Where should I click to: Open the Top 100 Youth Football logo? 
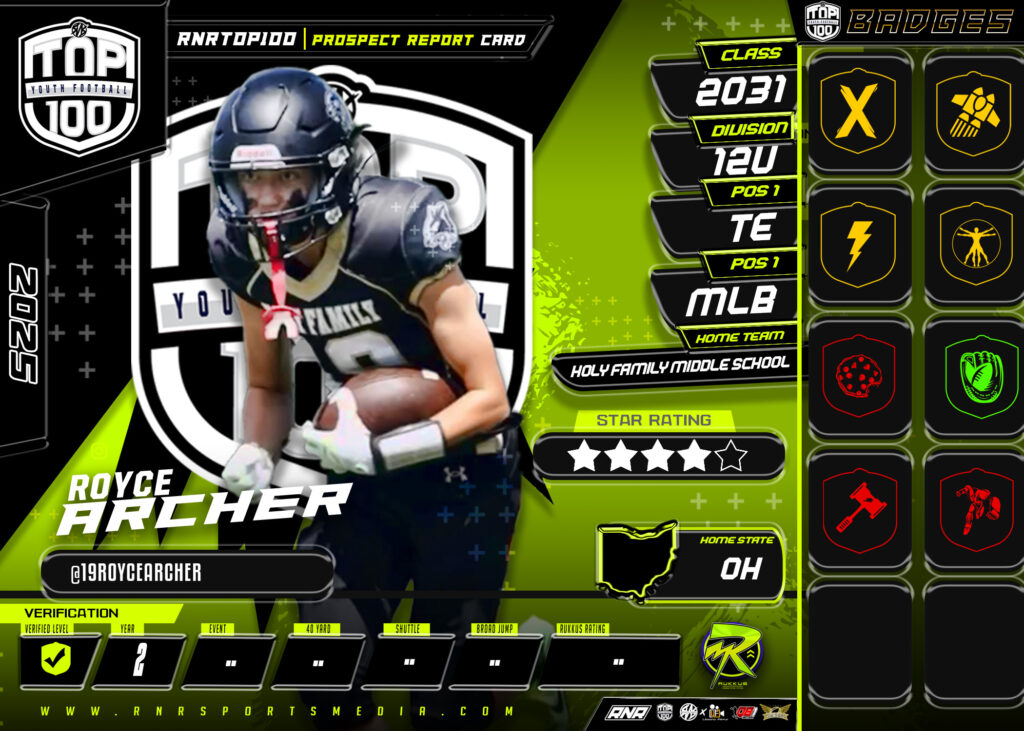[79, 87]
